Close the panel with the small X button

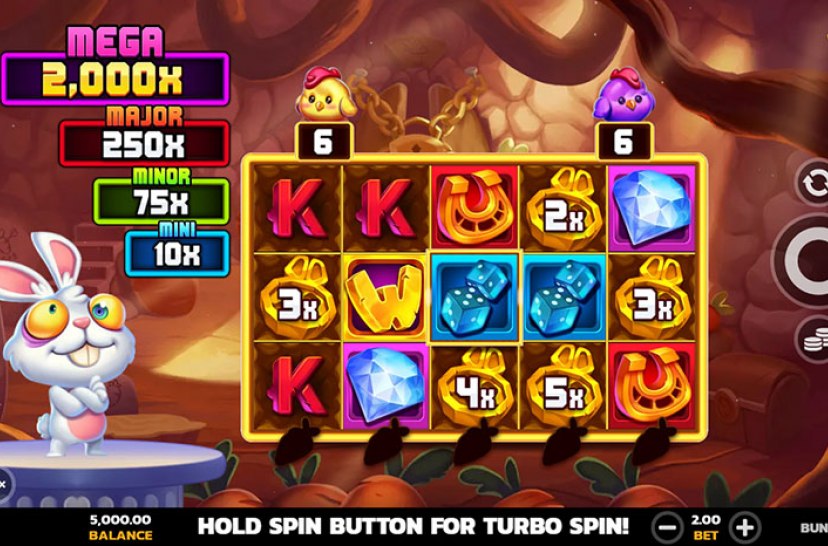pyautogui.click(x=3, y=484)
